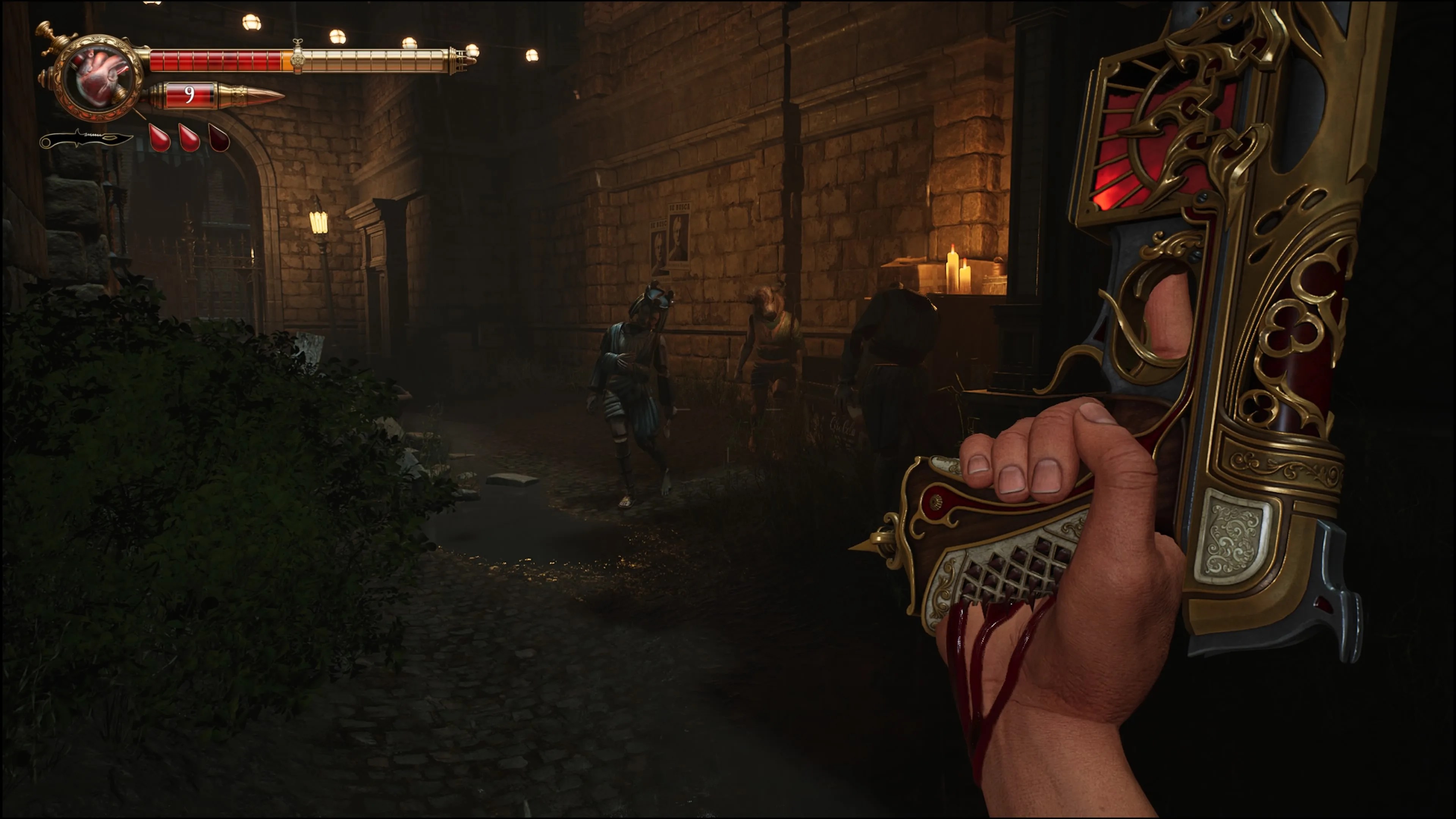Click the anatomical heart HUD icon

99,77
